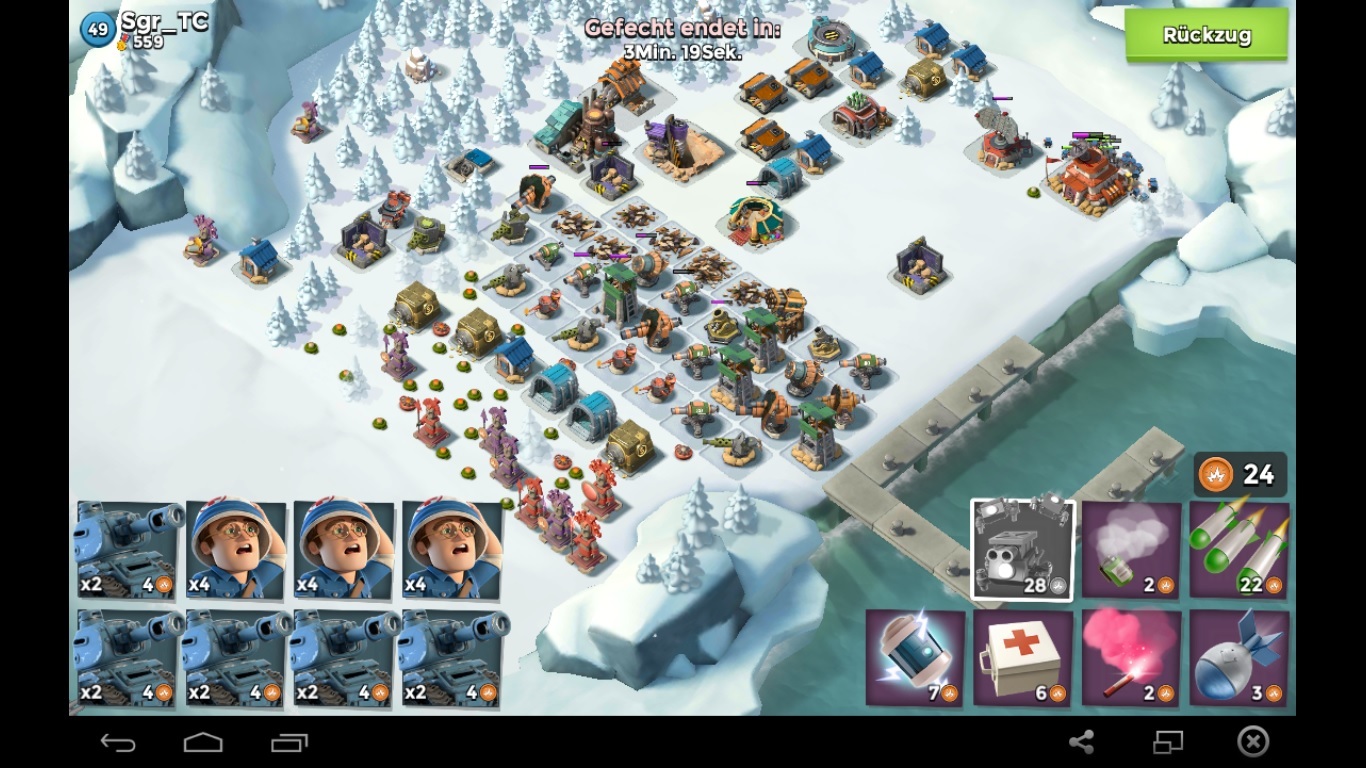Screen dimensions: 1366x768
Task: Choose the Artillery shell ability
Action: pyautogui.click(x=1239, y=658)
